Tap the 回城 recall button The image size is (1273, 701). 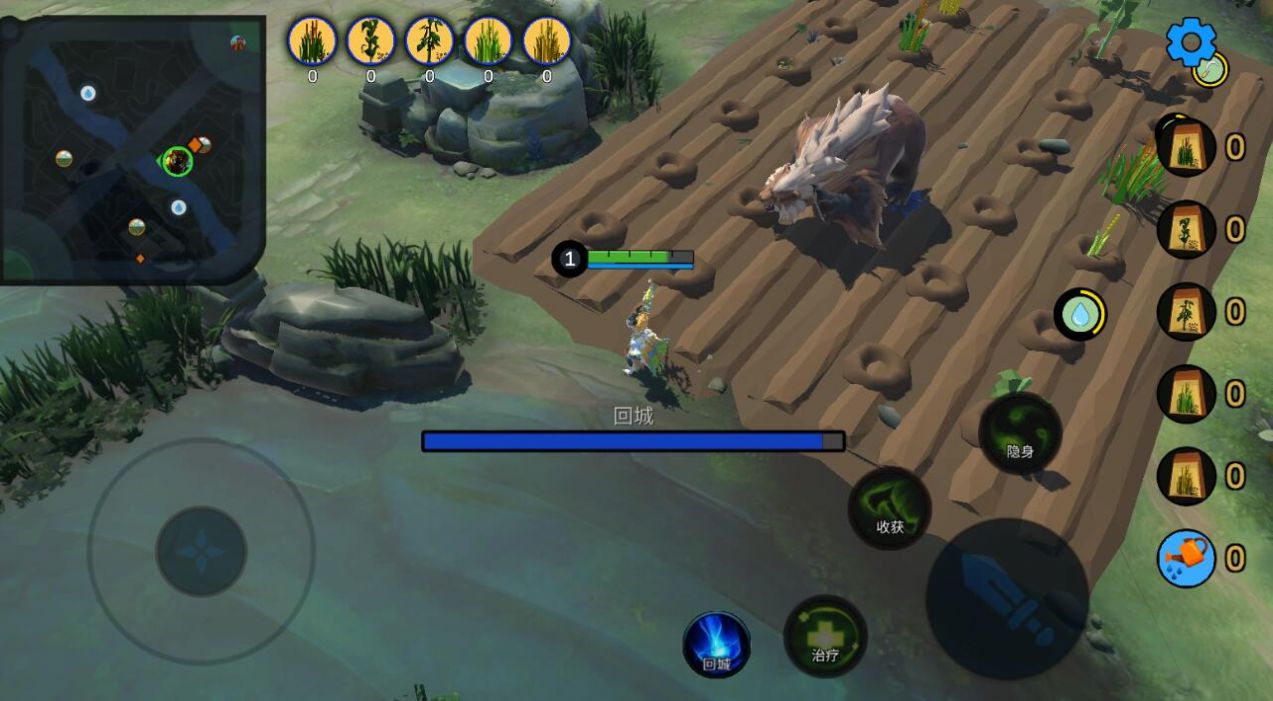[x=716, y=645]
